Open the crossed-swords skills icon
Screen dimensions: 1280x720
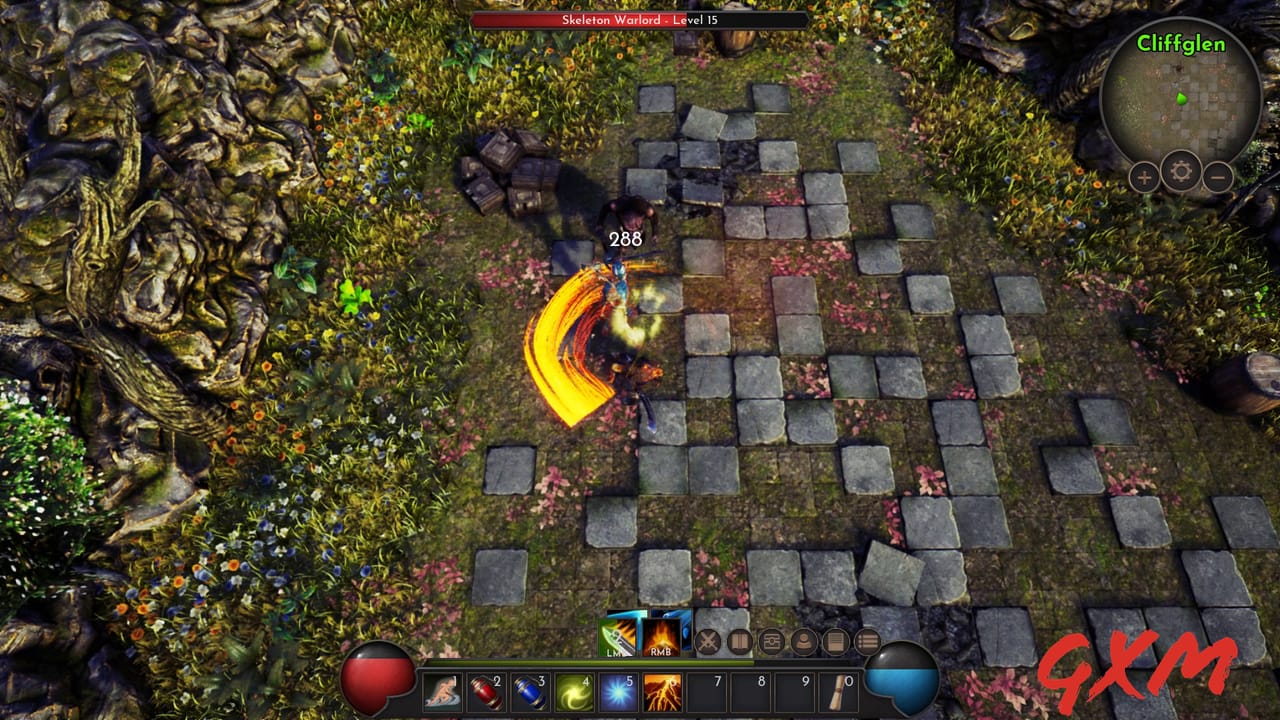pos(709,641)
